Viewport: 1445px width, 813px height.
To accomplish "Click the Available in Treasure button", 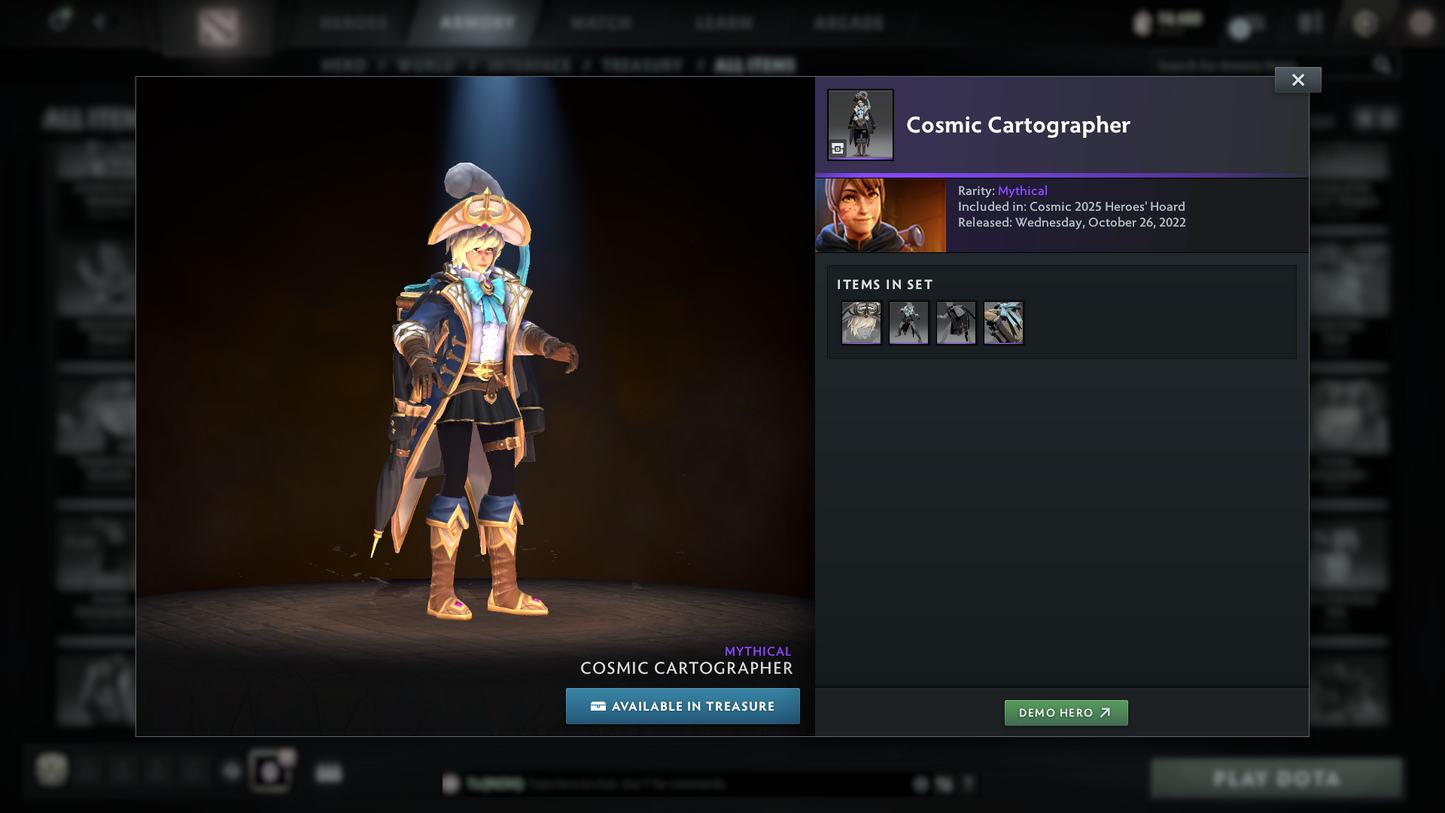I will point(683,706).
